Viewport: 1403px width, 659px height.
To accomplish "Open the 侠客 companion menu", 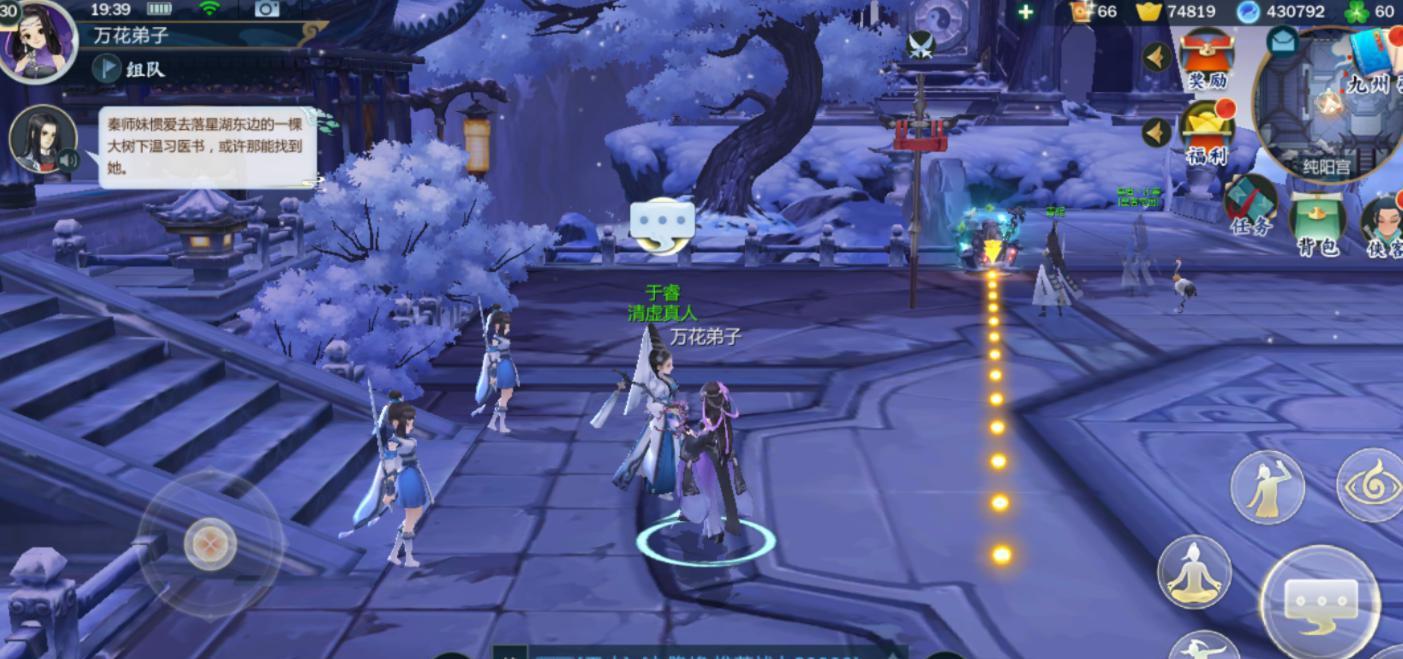I will coord(1383,224).
